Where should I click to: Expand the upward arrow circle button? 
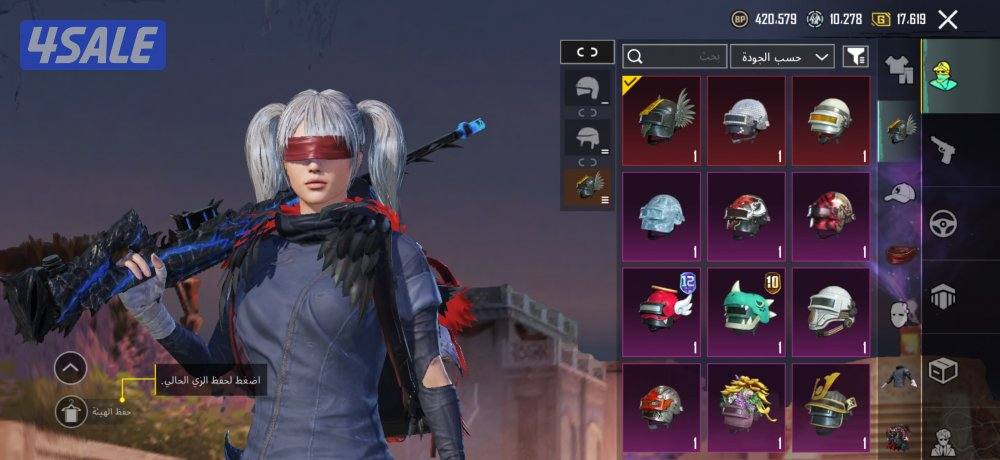(70, 368)
